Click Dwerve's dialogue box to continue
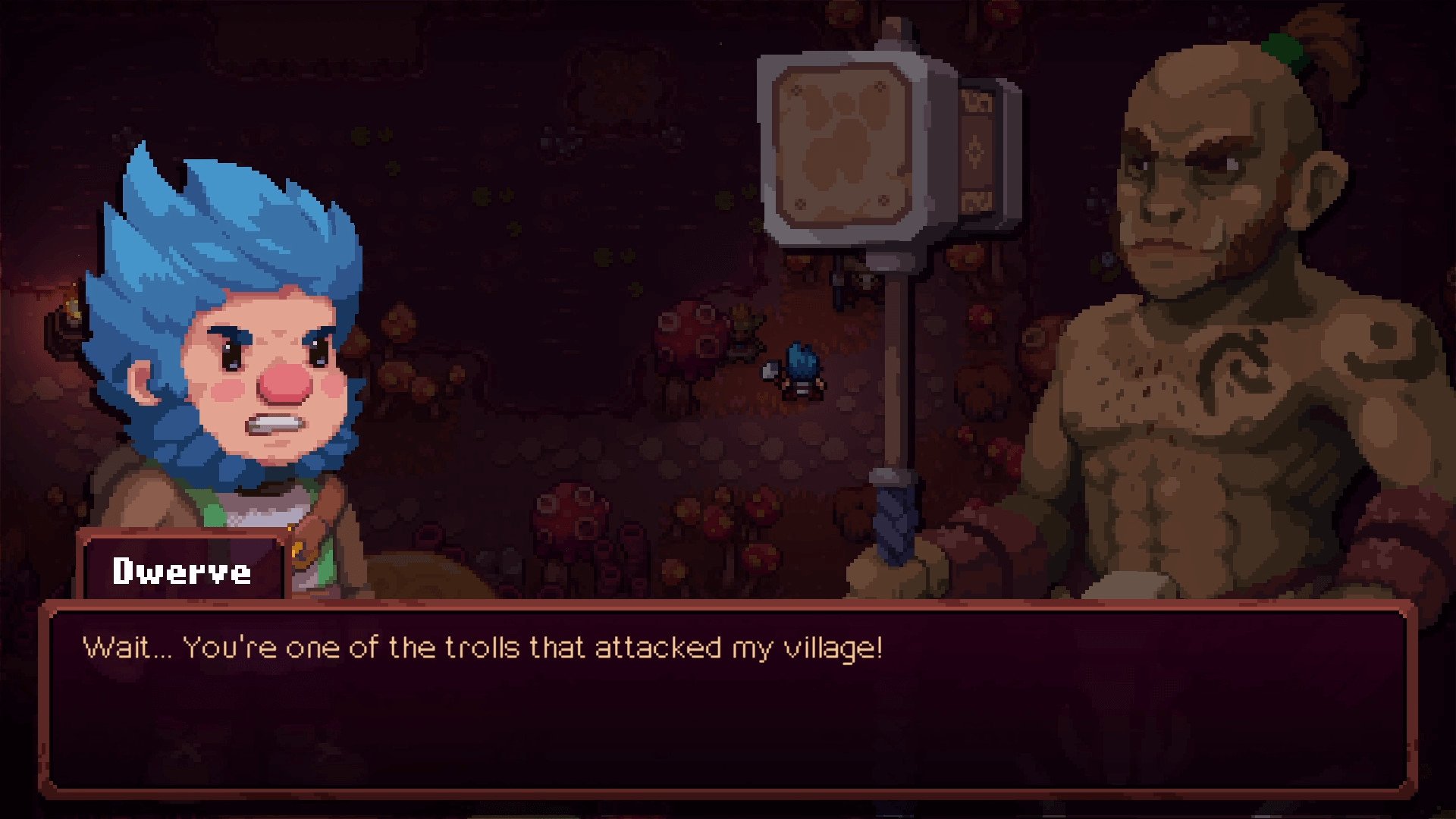 (x=726, y=699)
